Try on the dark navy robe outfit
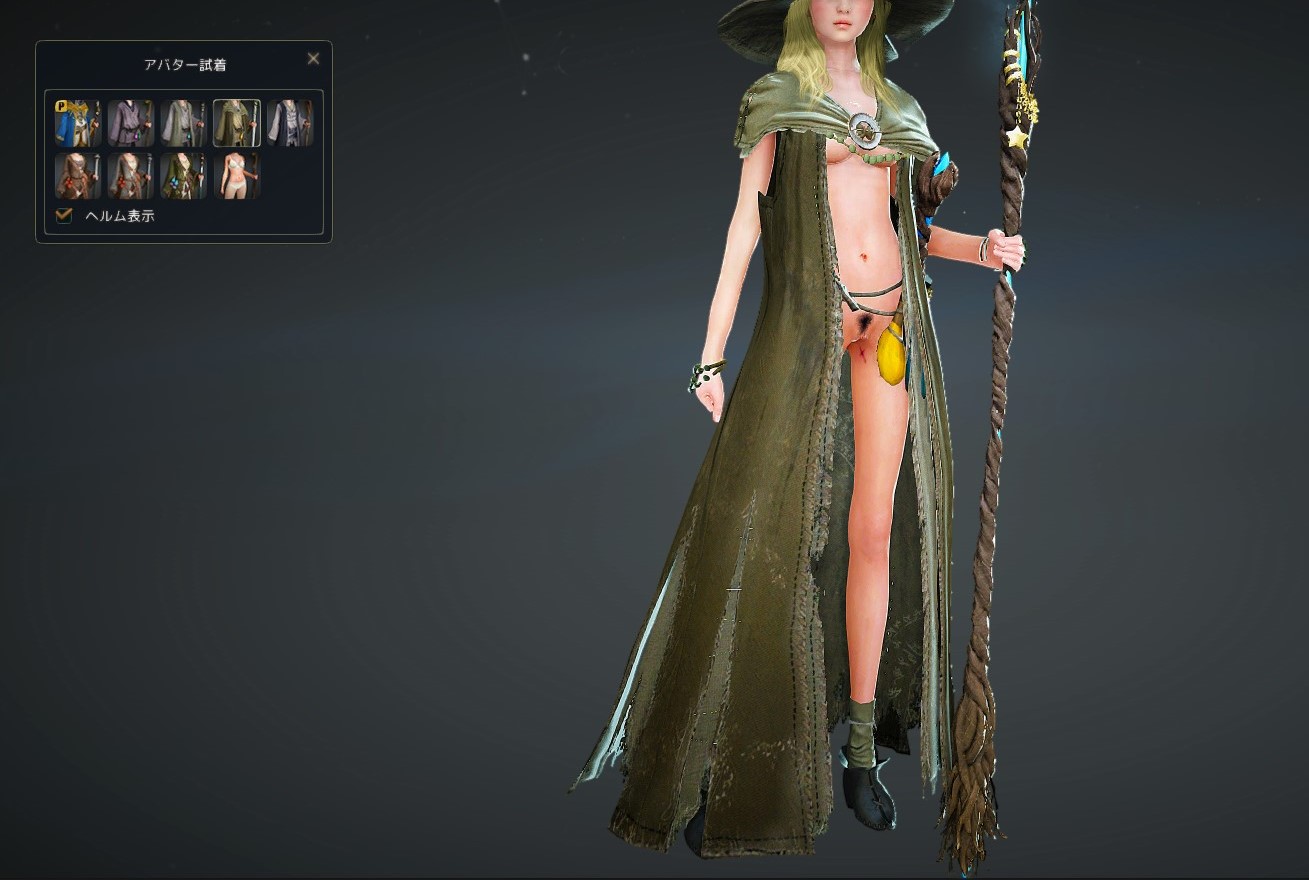The image size is (1309, 880). click(x=290, y=122)
